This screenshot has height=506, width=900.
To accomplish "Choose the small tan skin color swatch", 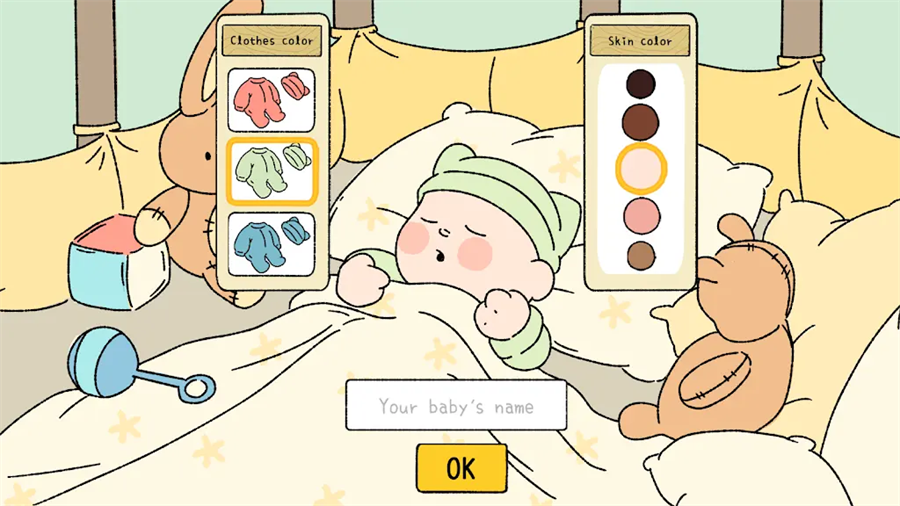I will (641, 256).
